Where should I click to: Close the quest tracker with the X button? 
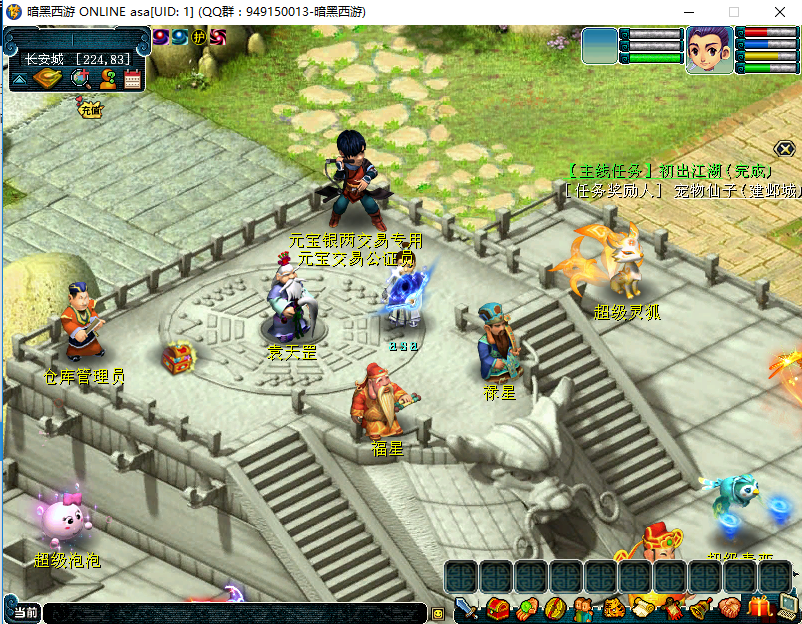(x=785, y=149)
